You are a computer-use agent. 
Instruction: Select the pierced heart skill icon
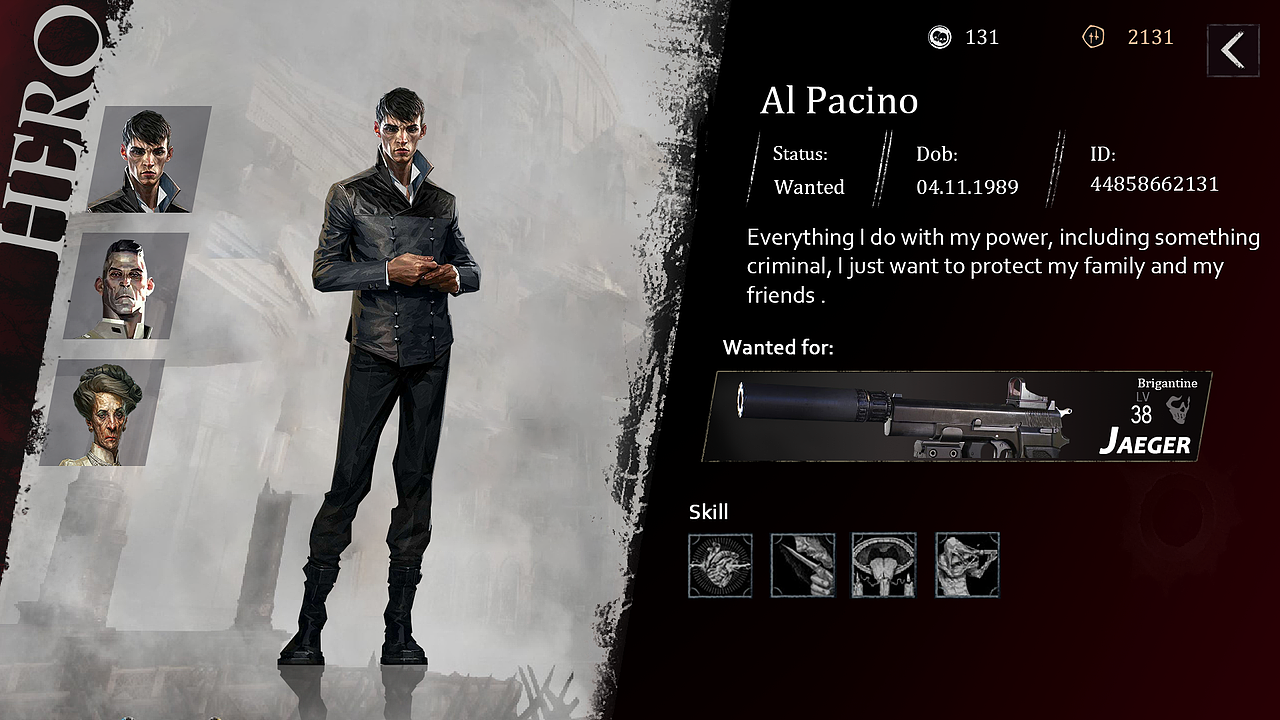tap(720, 565)
